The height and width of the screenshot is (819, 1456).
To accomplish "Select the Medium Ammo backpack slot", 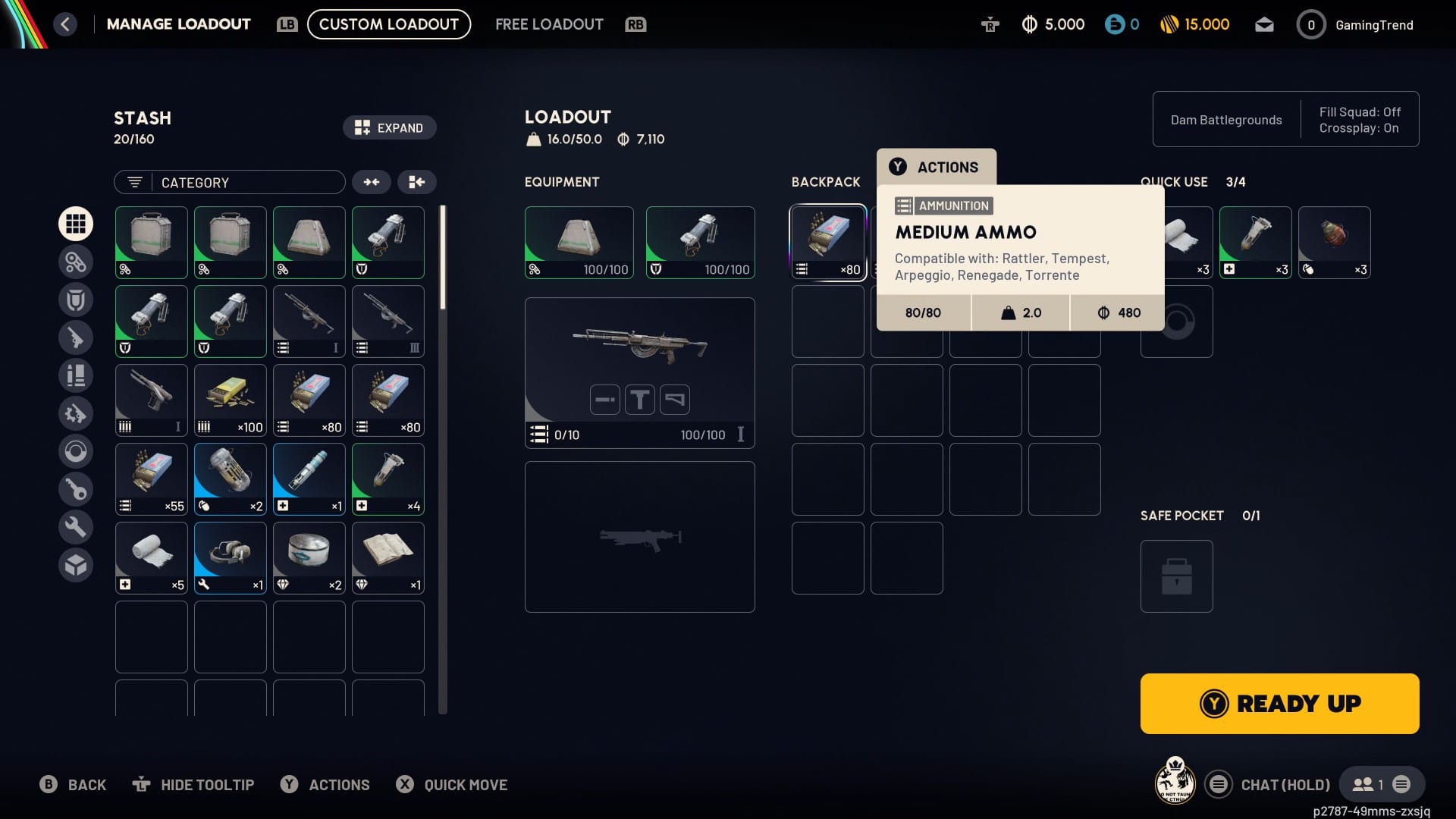I will (x=827, y=242).
